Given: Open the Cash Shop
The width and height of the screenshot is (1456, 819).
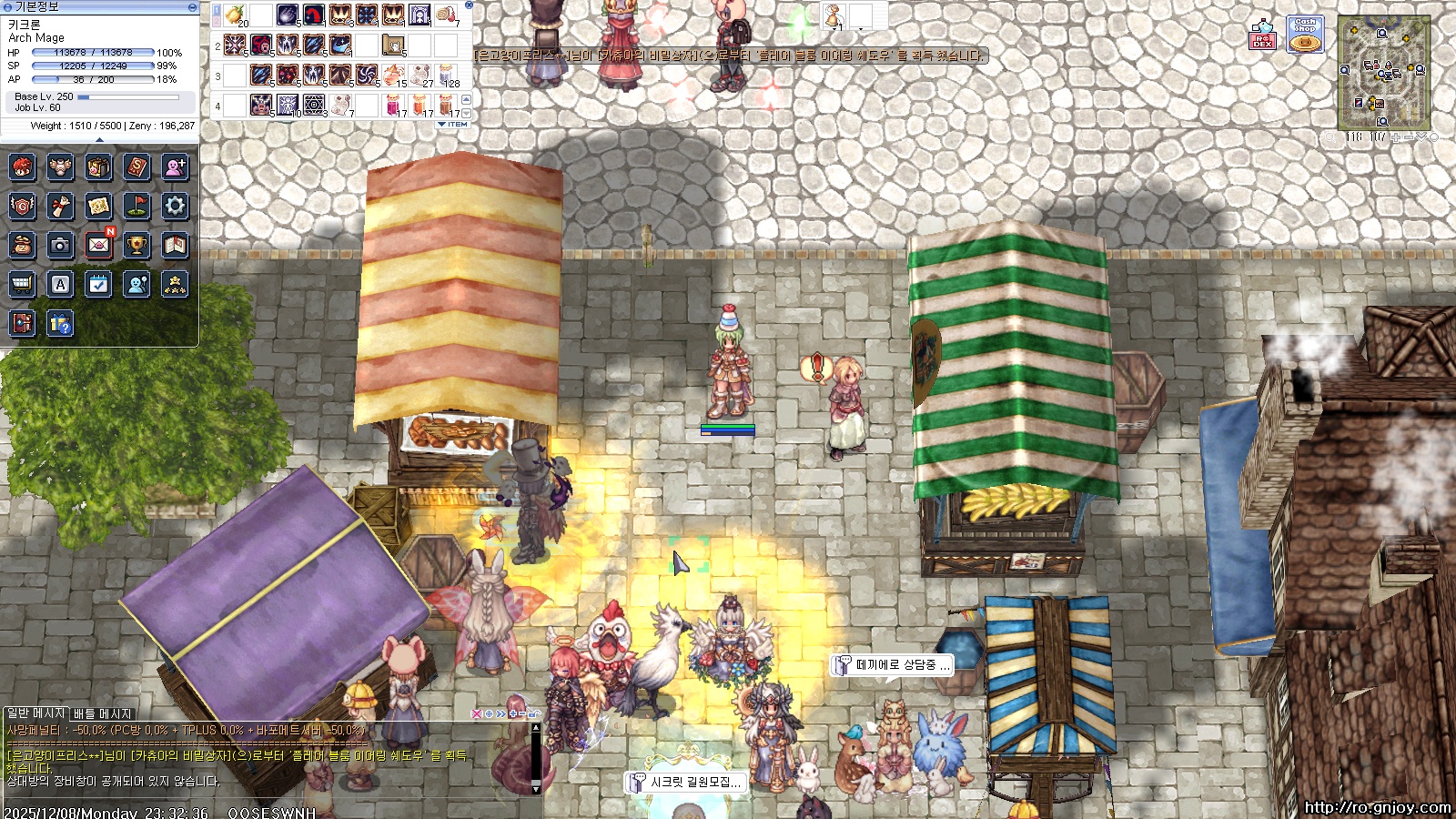Looking at the screenshot, I should click(1305, 34).
